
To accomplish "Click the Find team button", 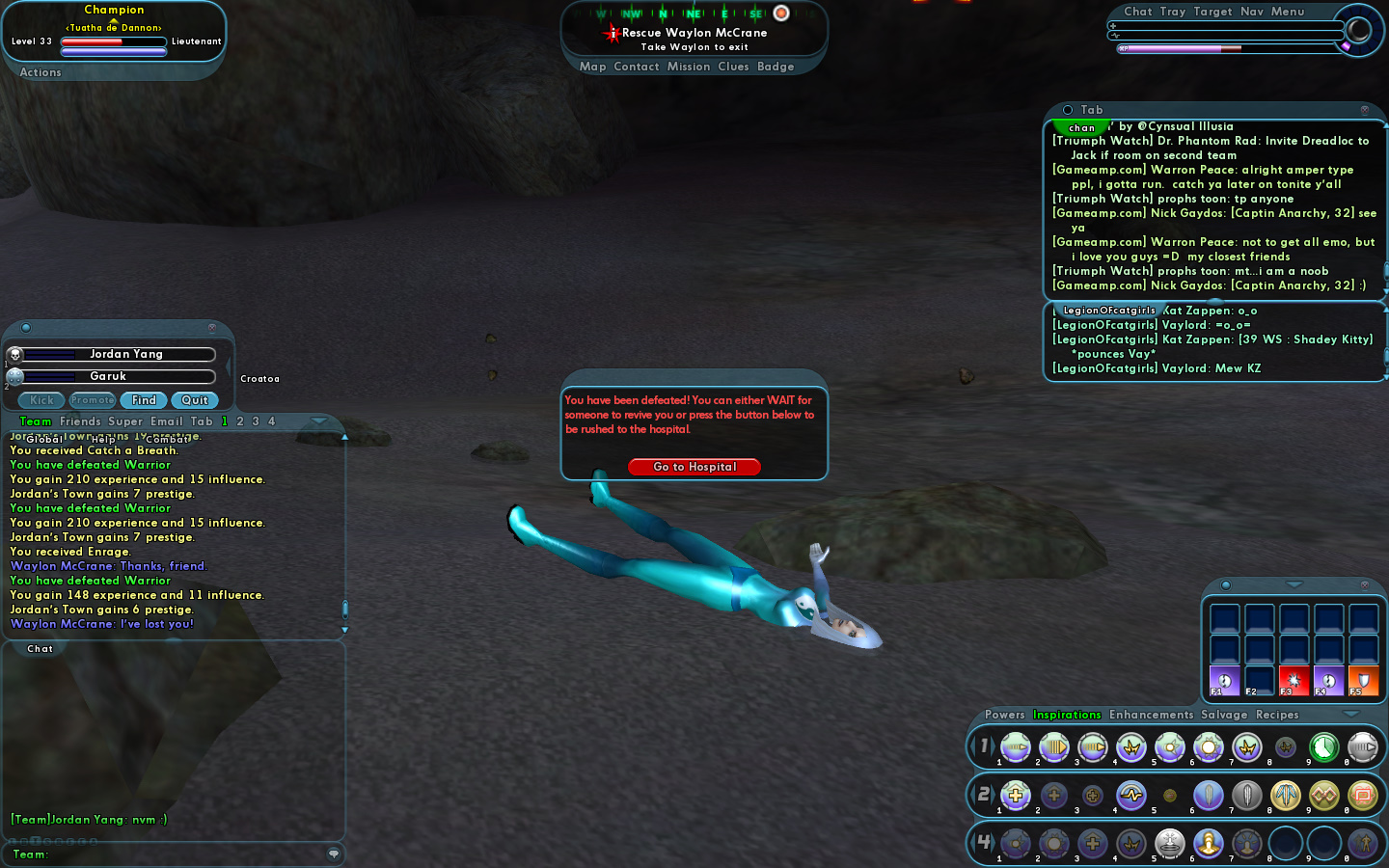I will [144, 400].
